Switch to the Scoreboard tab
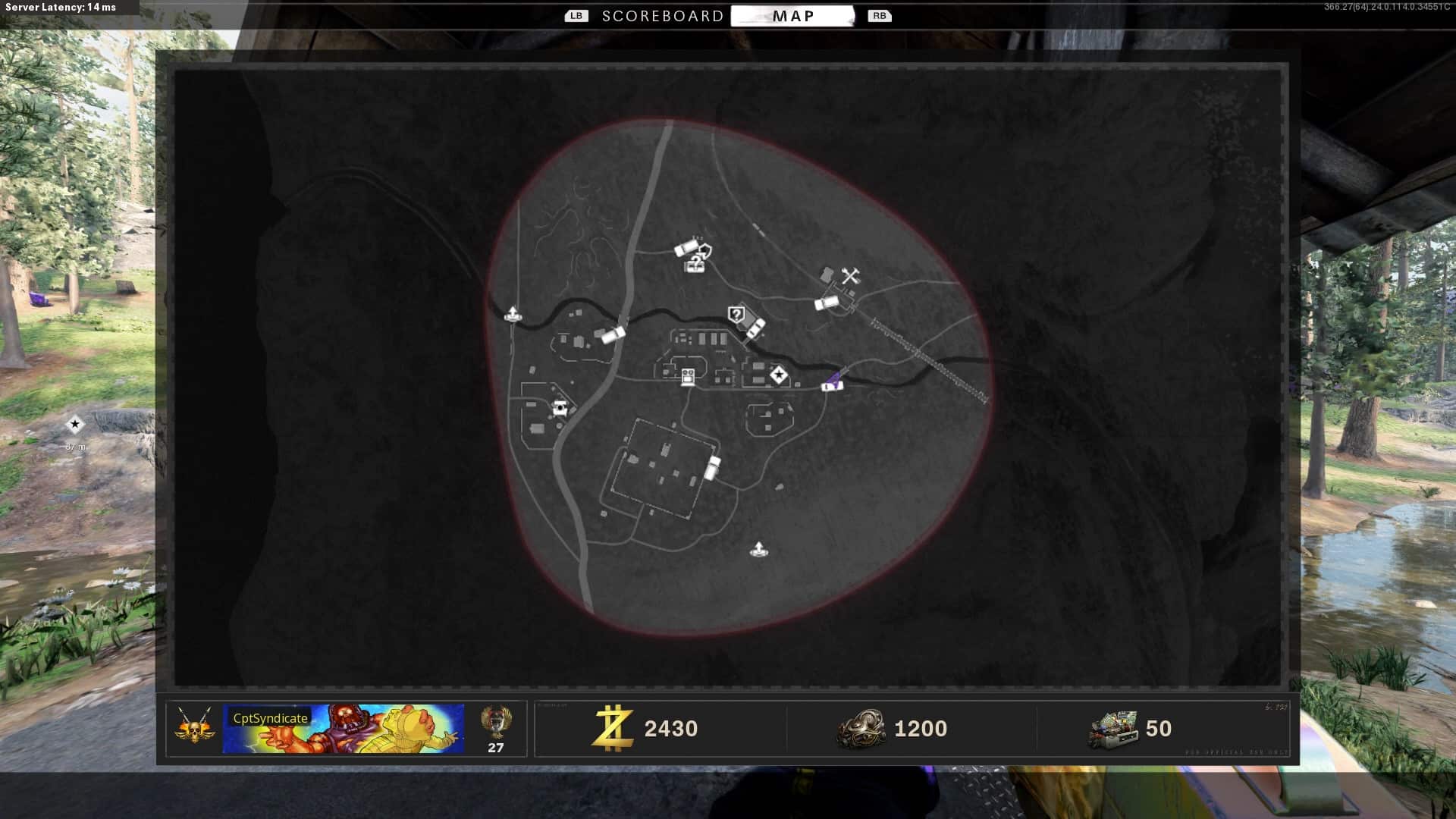 (x=662, y=16)
